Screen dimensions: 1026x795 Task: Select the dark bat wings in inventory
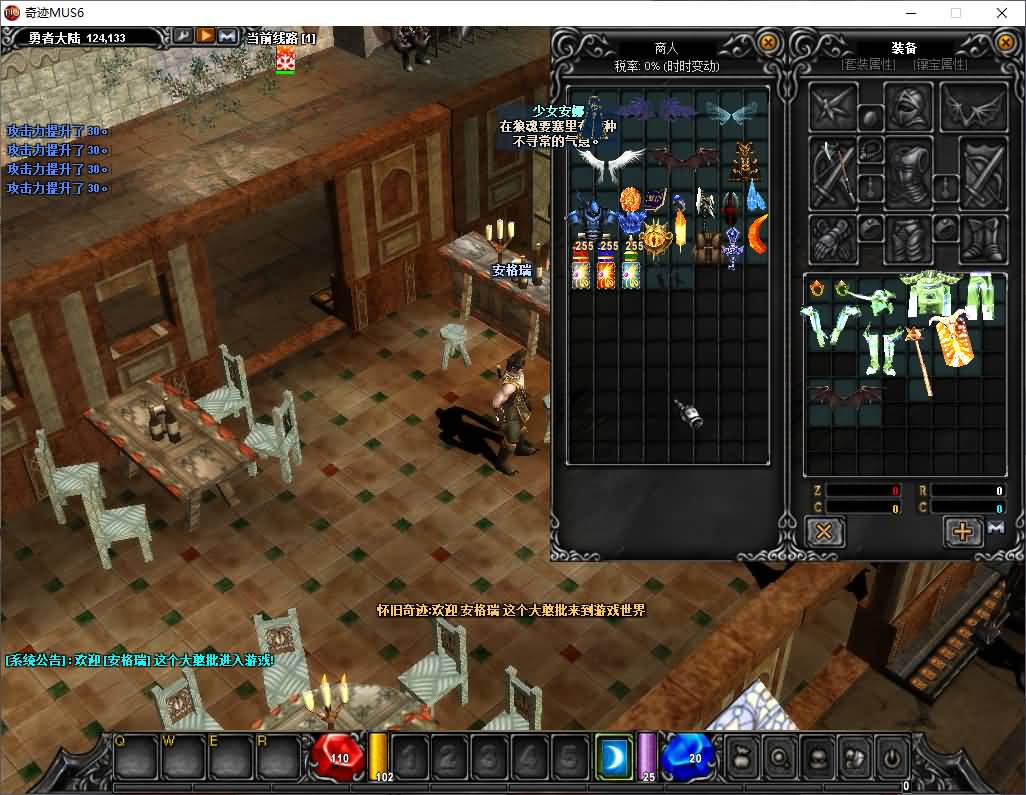pos(846,397)
